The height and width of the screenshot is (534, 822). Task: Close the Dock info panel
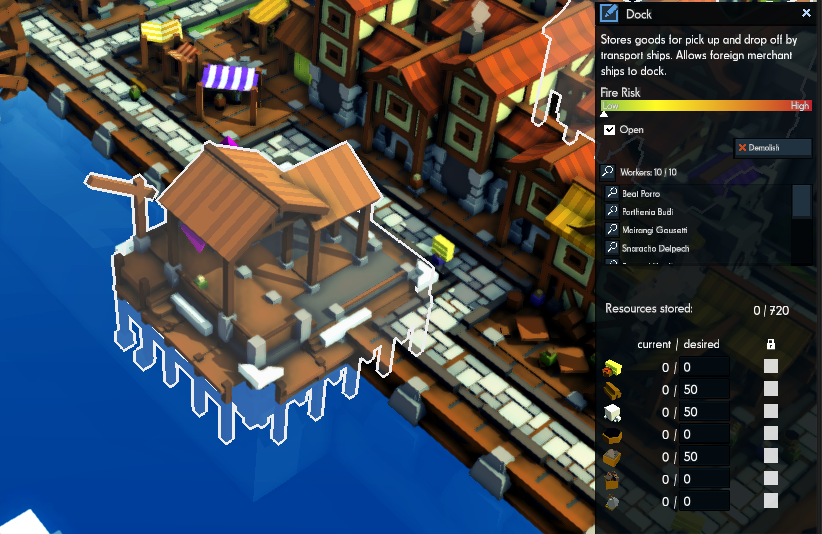[x=806, y=14]
